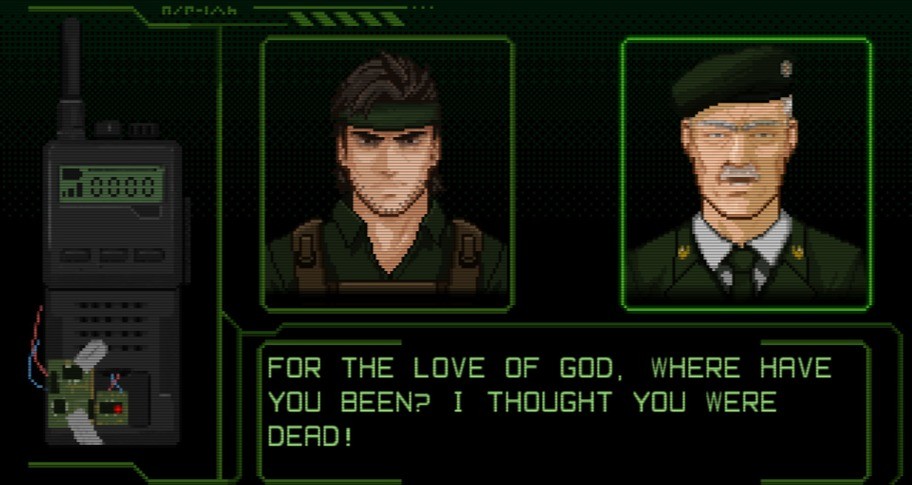Select the headband soldier's portrait
The height and width of the screenshot is (485, 912).
388,173
